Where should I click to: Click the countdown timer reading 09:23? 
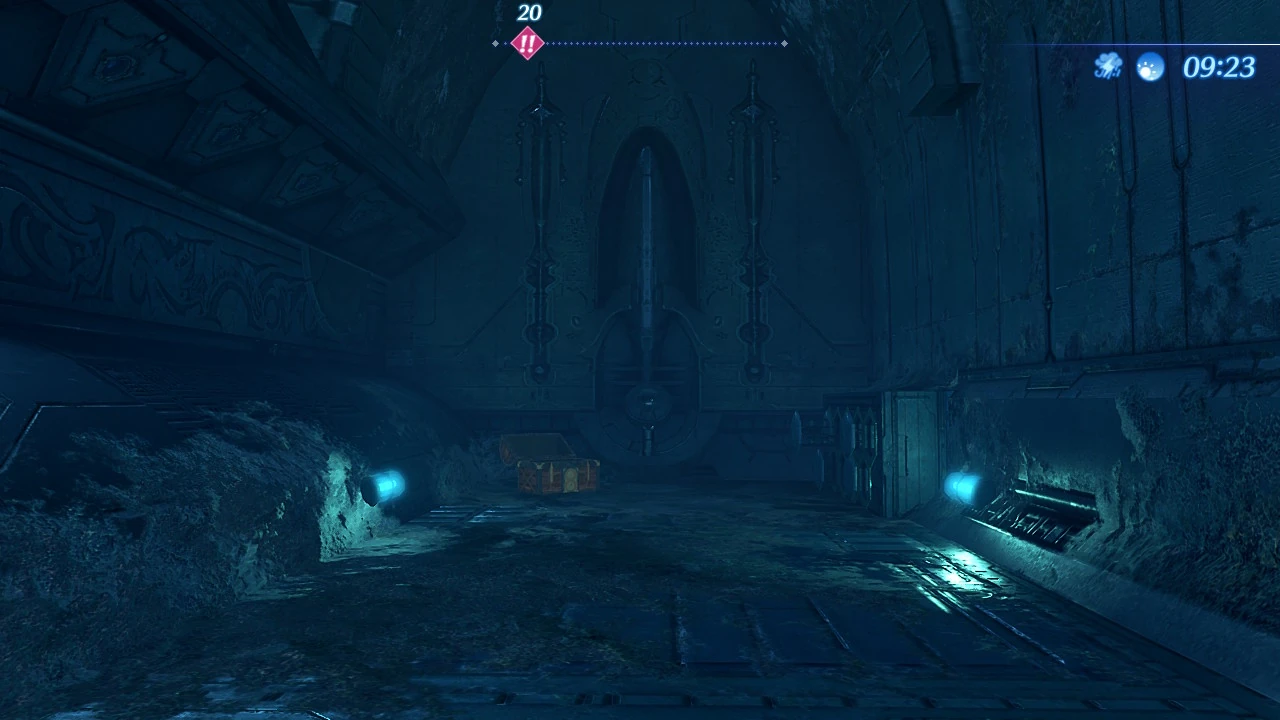point(1221,65)
